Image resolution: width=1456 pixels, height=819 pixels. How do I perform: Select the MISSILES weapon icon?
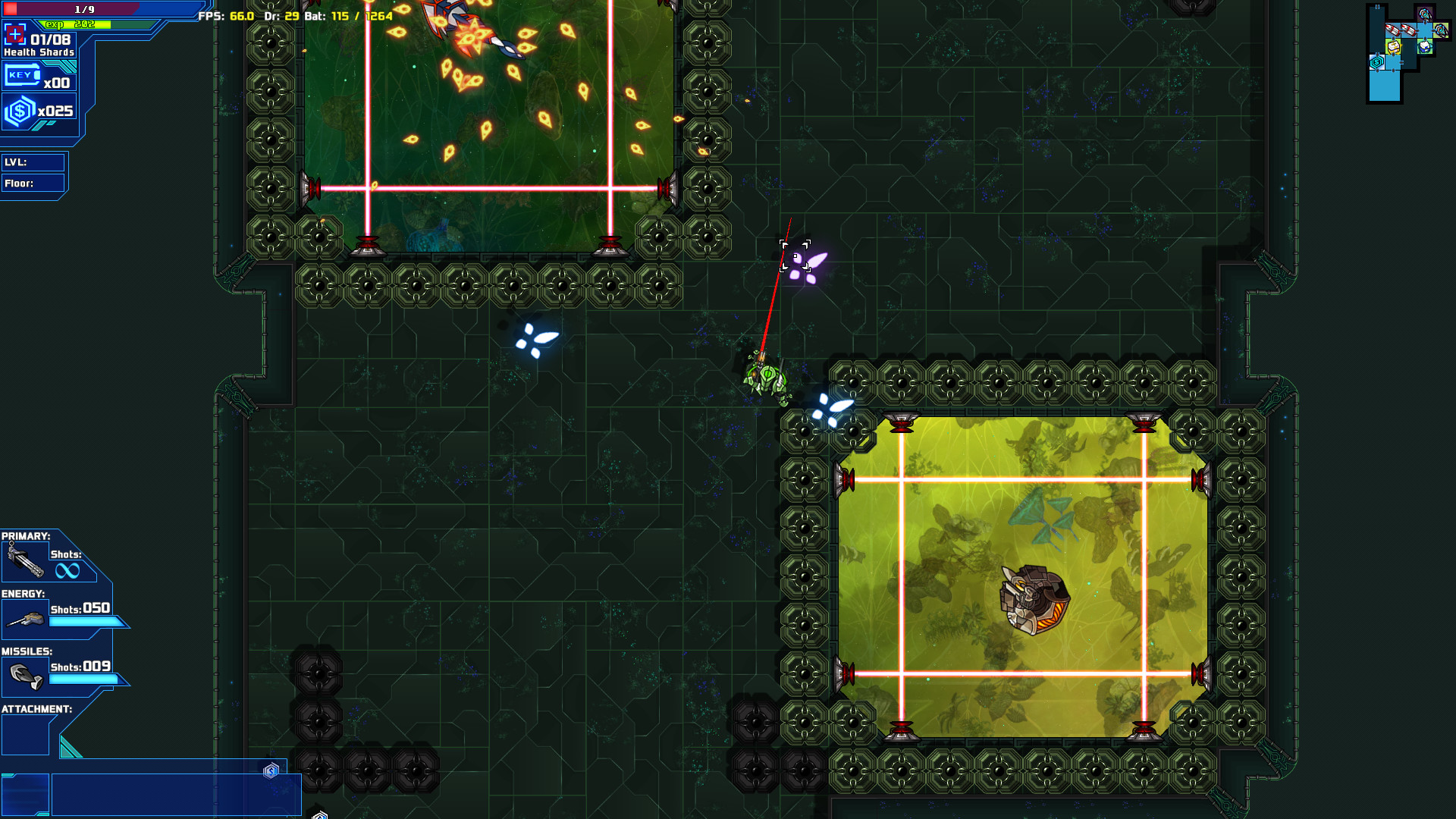point(25,675)
